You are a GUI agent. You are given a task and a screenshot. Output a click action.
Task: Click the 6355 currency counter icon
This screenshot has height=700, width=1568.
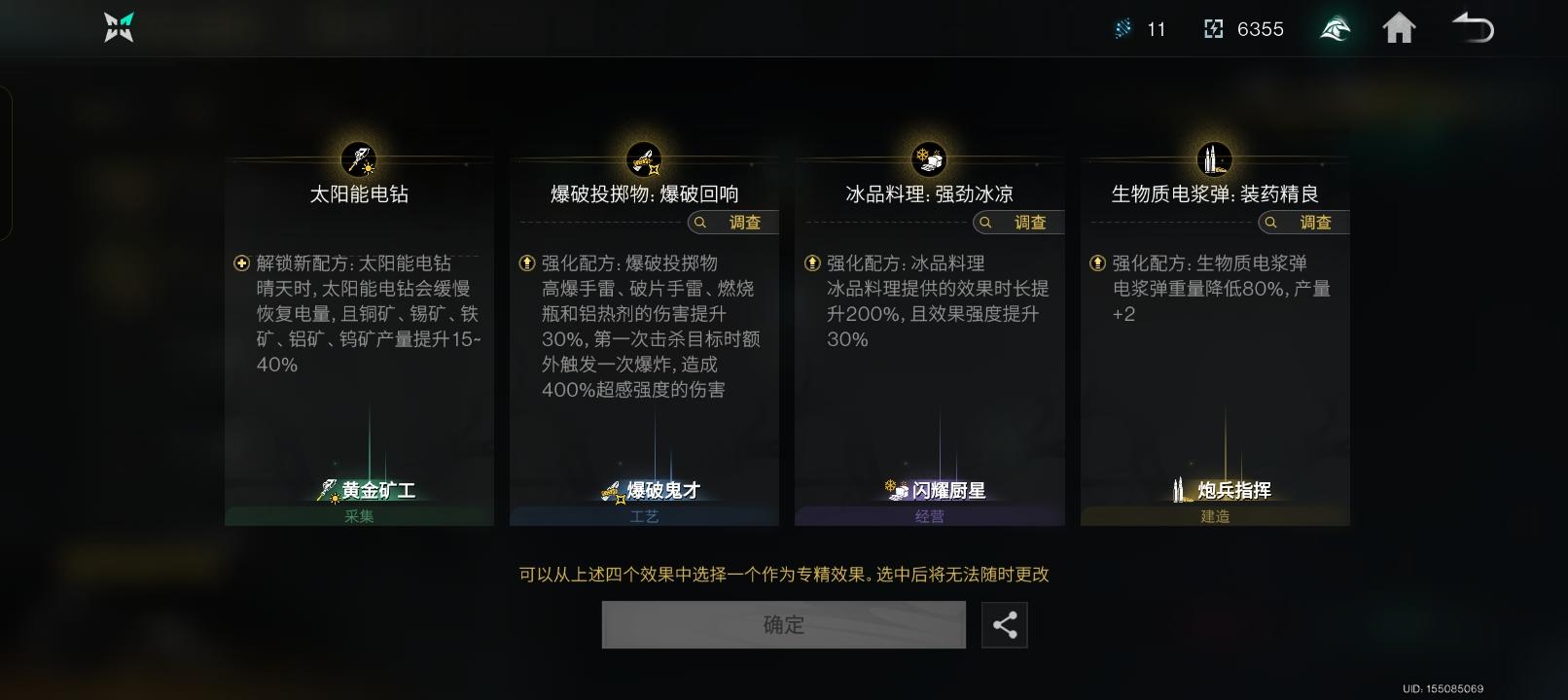1213,29
